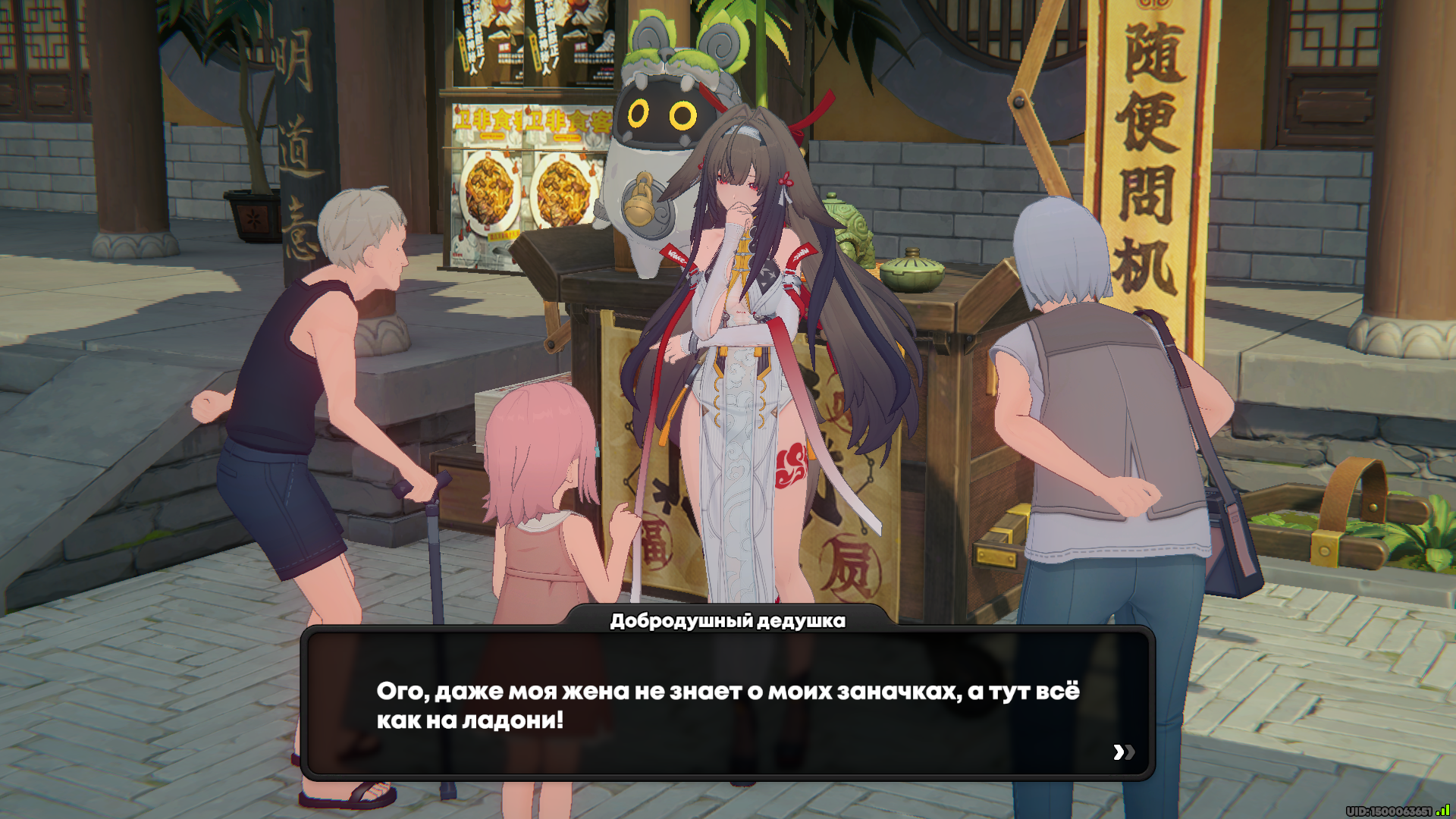Screen dimensions: 1456x819
Task: Advance dialogue with the double-arrow continue icon
Action: [1123, 752]
